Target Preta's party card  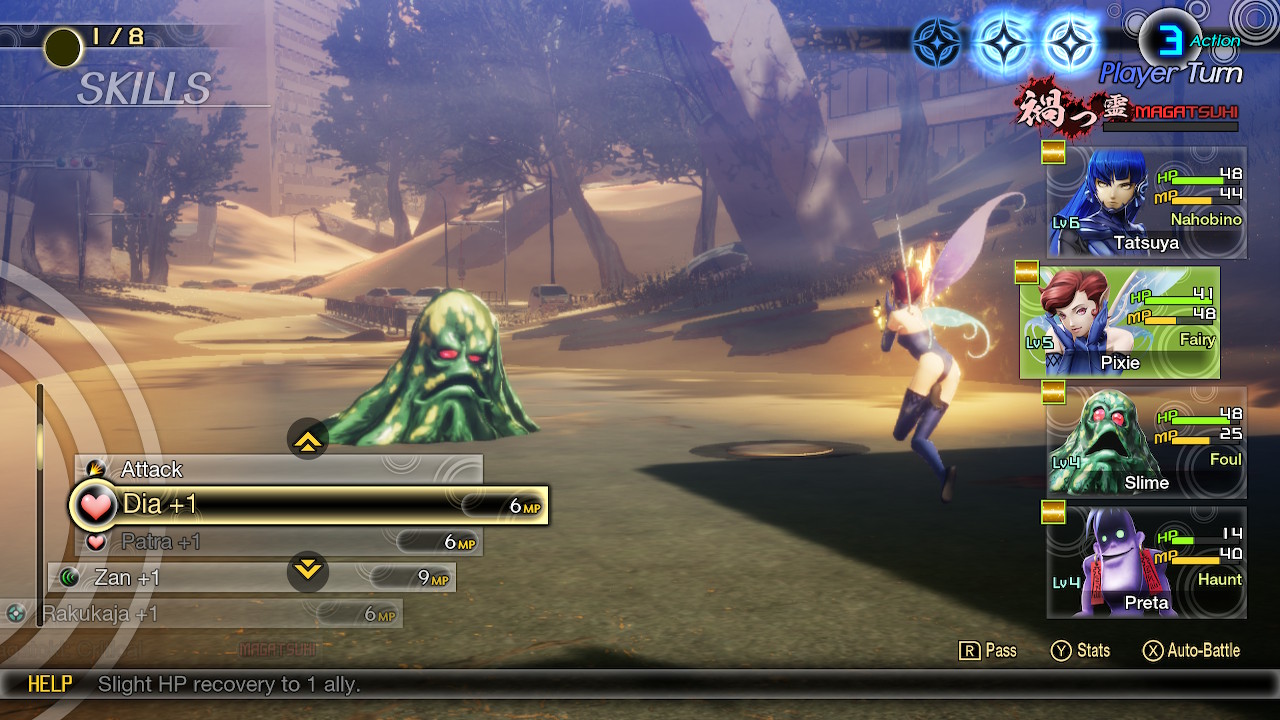1146,562
